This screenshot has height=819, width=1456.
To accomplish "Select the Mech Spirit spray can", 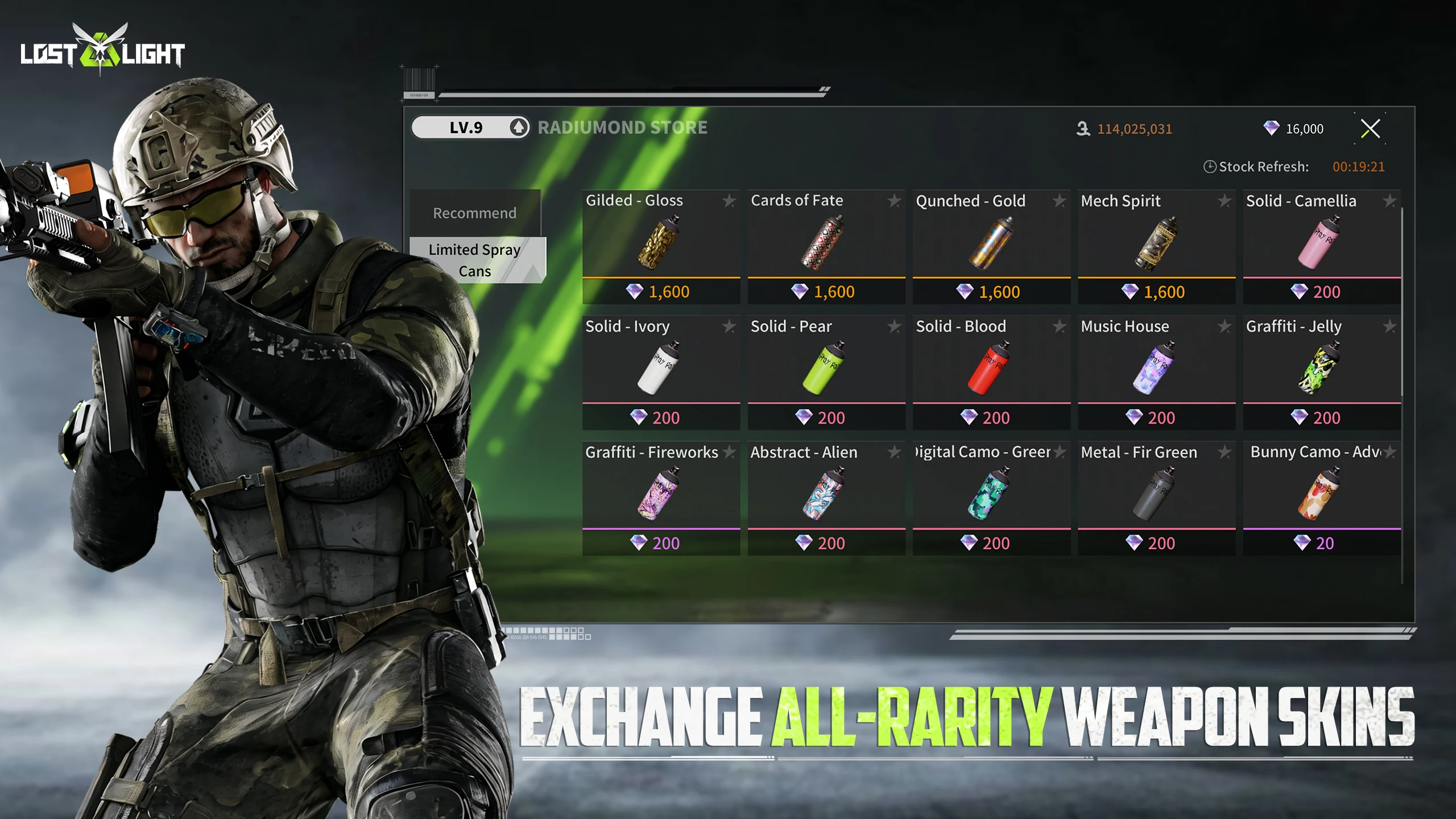I will point(1155,243).
